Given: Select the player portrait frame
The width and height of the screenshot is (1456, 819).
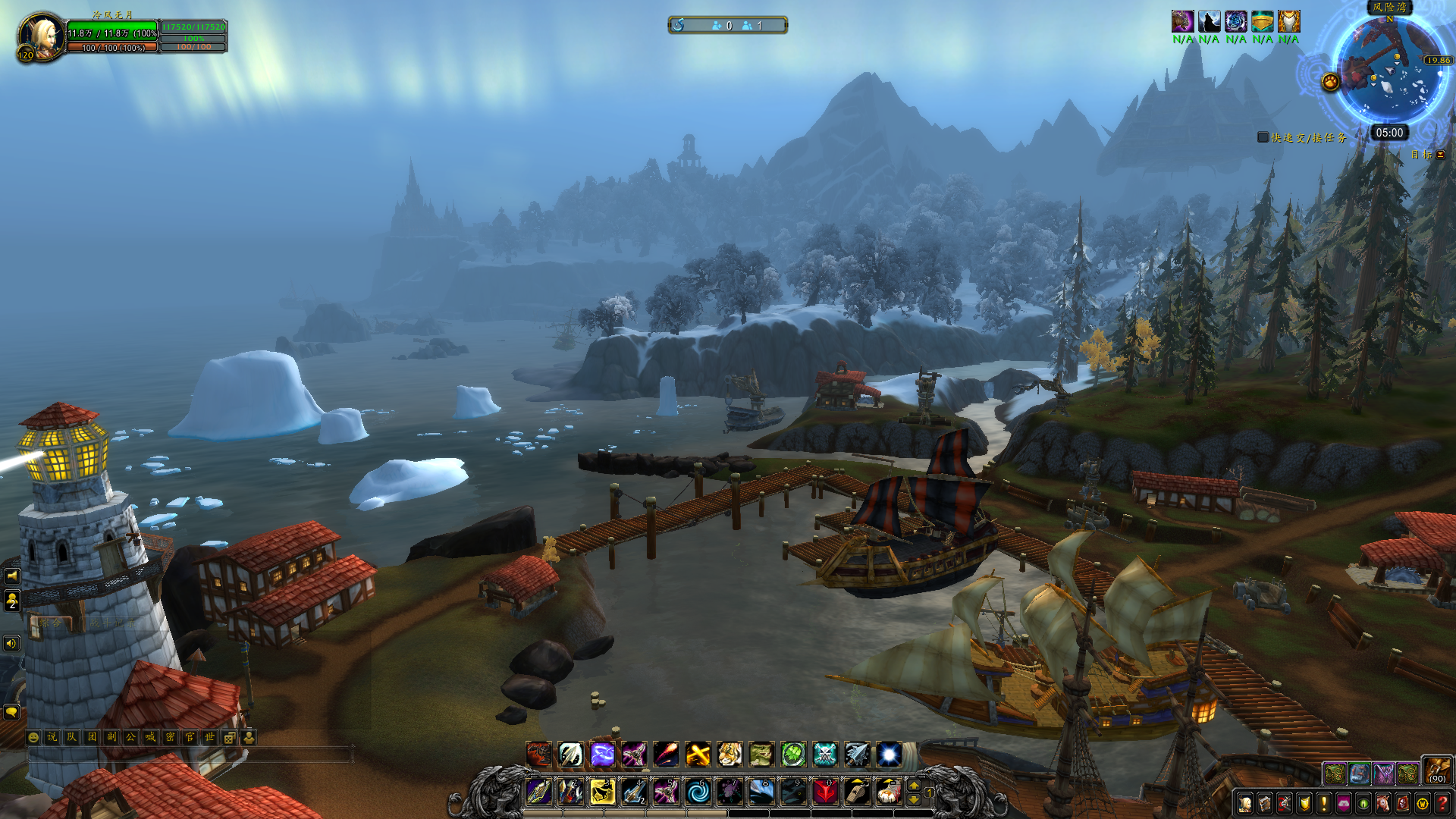Looking at the screenshot, I should pyautogui.click(x=41, y=36).
